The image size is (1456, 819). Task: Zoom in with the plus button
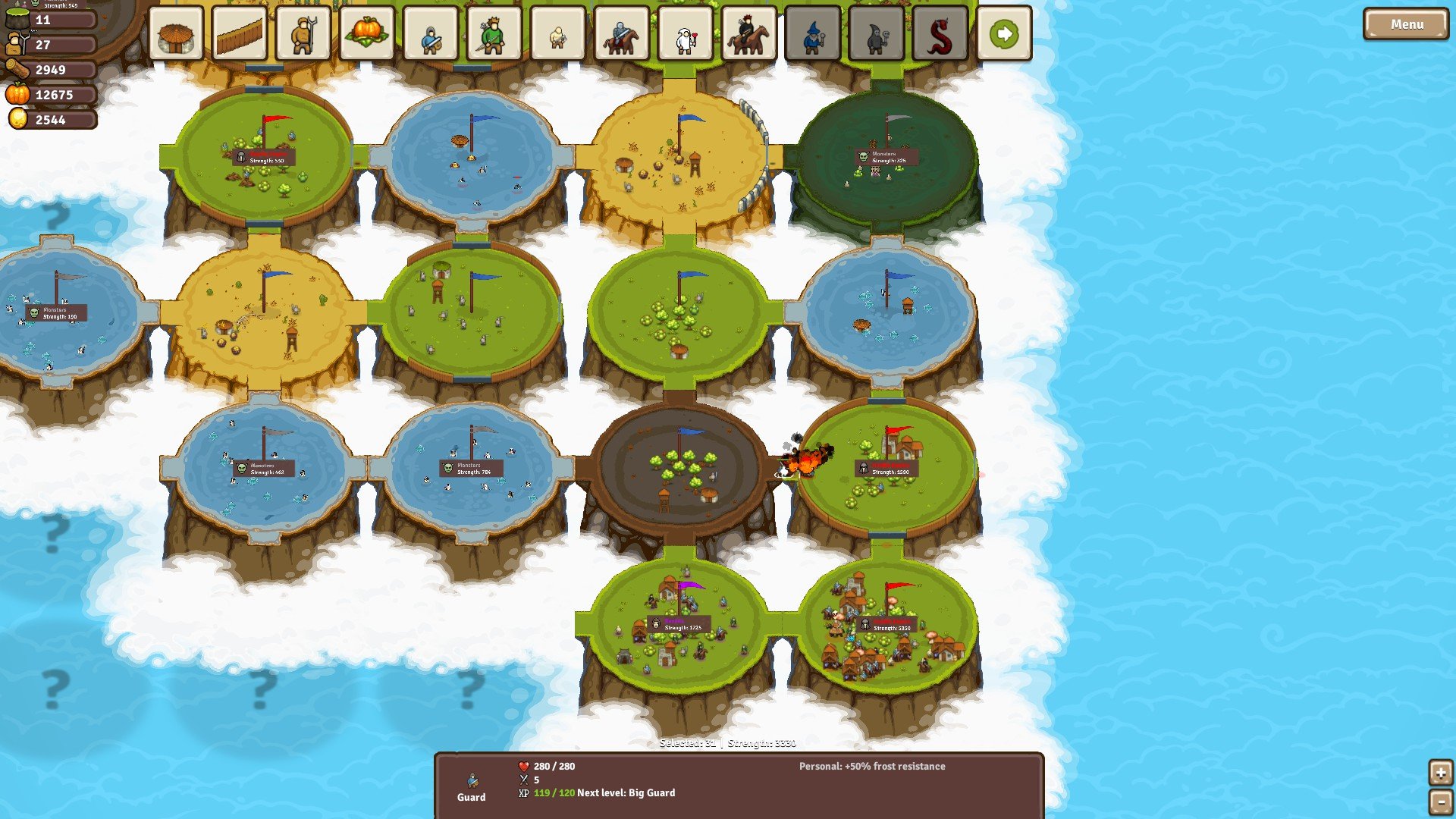[x=1440, y=773]
